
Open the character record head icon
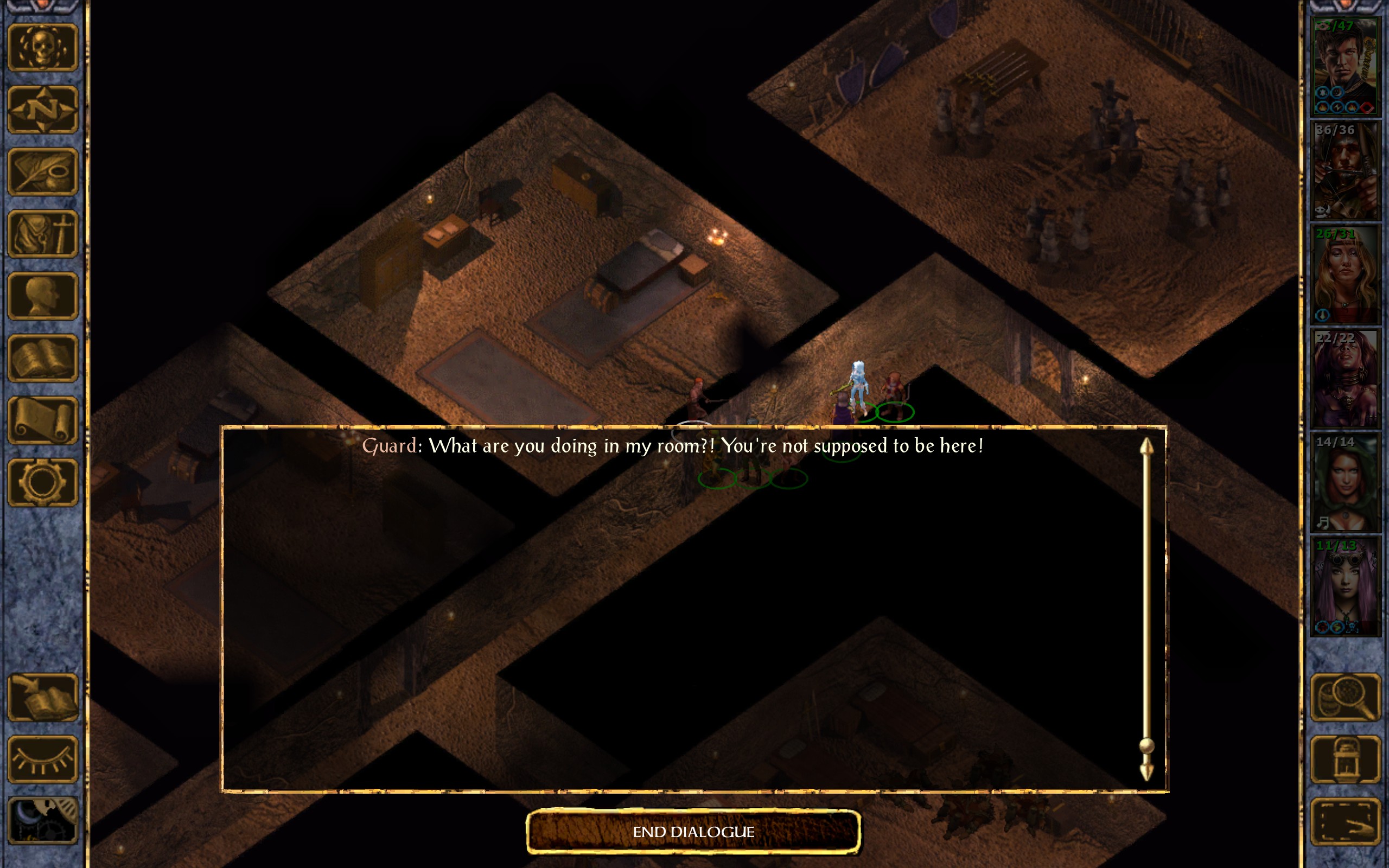tap(42, 296)
